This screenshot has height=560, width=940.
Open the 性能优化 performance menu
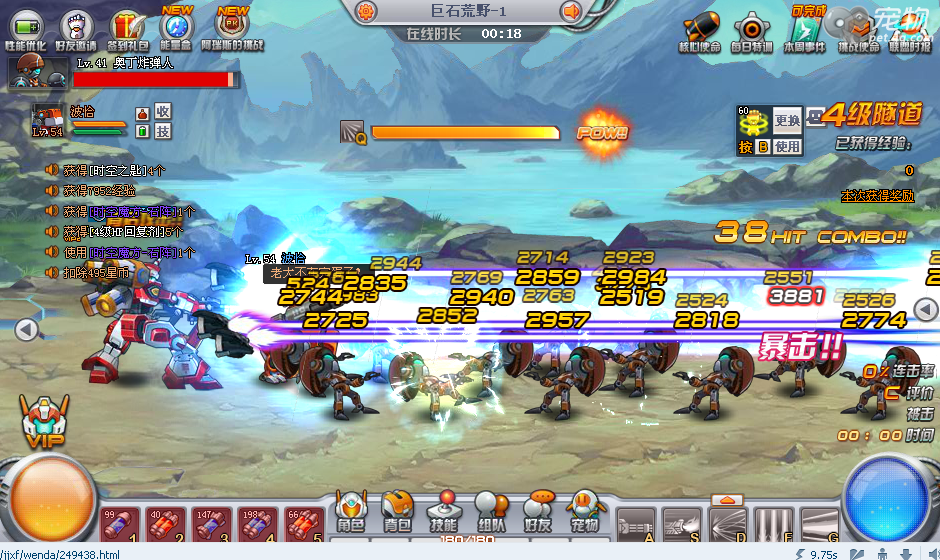26,27
